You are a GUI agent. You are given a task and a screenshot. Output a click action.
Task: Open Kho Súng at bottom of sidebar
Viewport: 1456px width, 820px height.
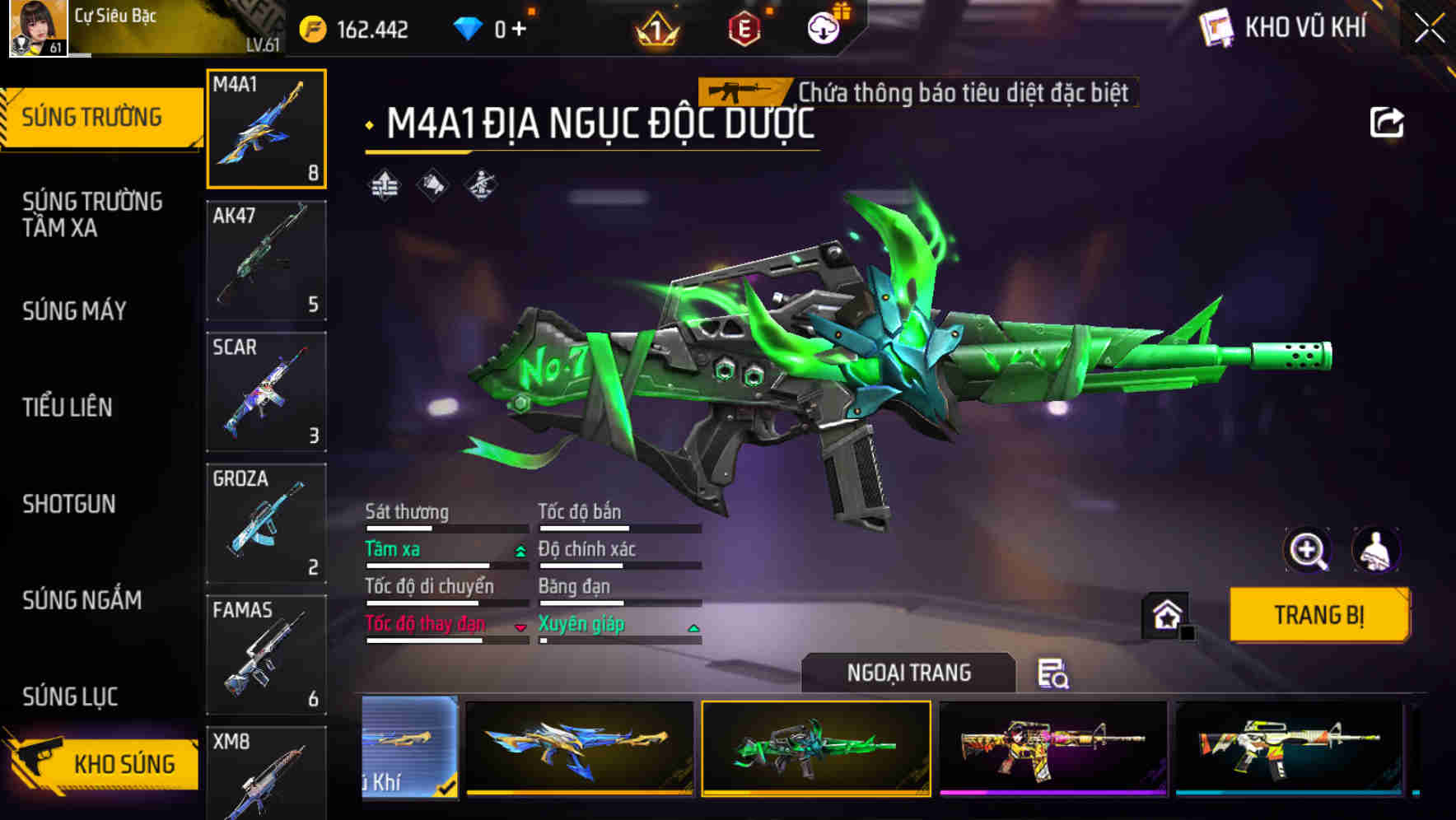coord(122,763)
